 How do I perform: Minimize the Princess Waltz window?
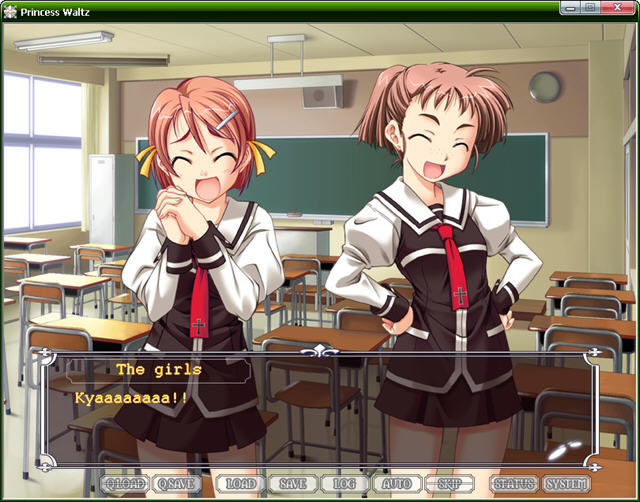click(x=568, y=10)
